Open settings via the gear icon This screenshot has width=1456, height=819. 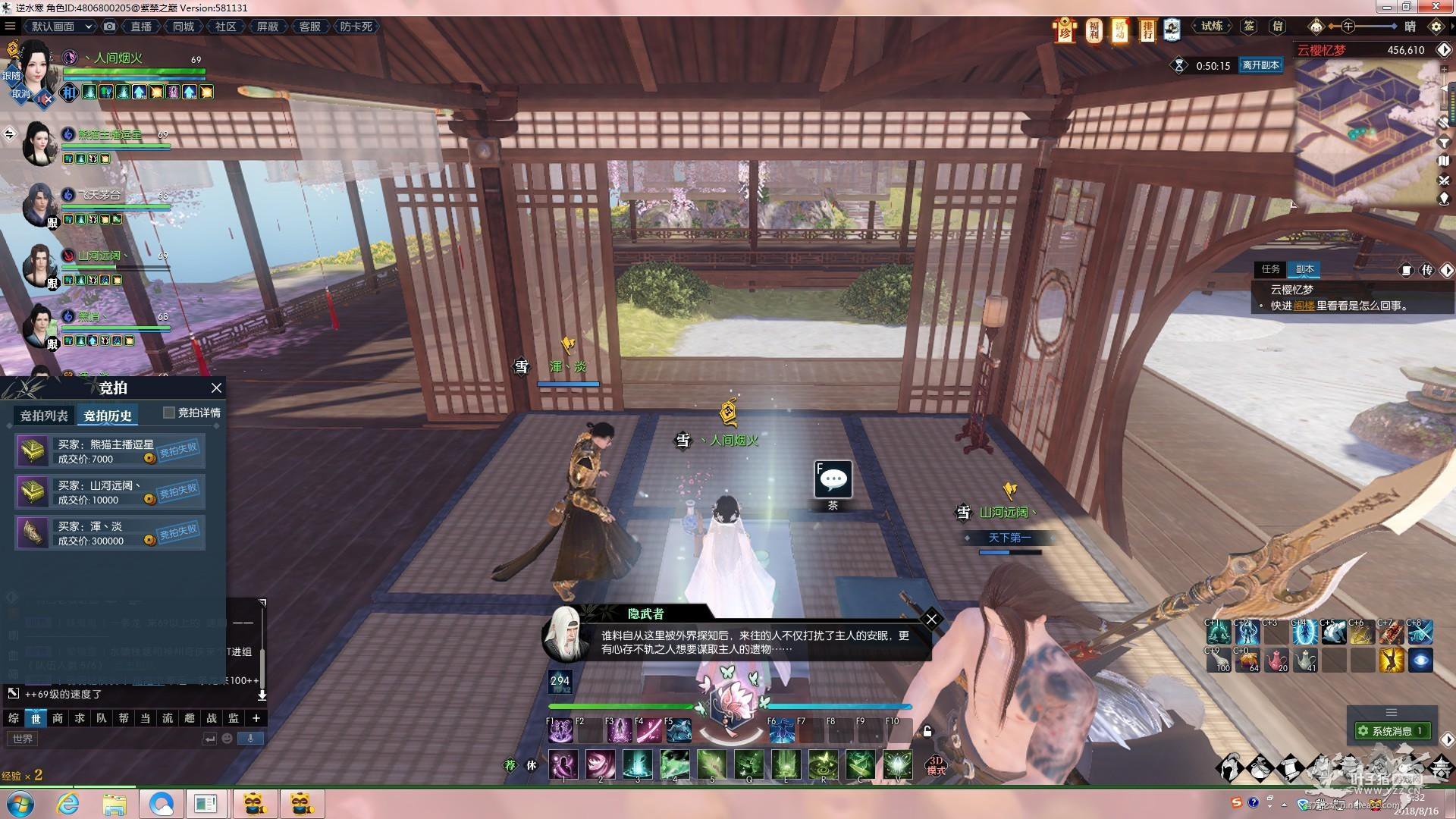(1436, 27)
